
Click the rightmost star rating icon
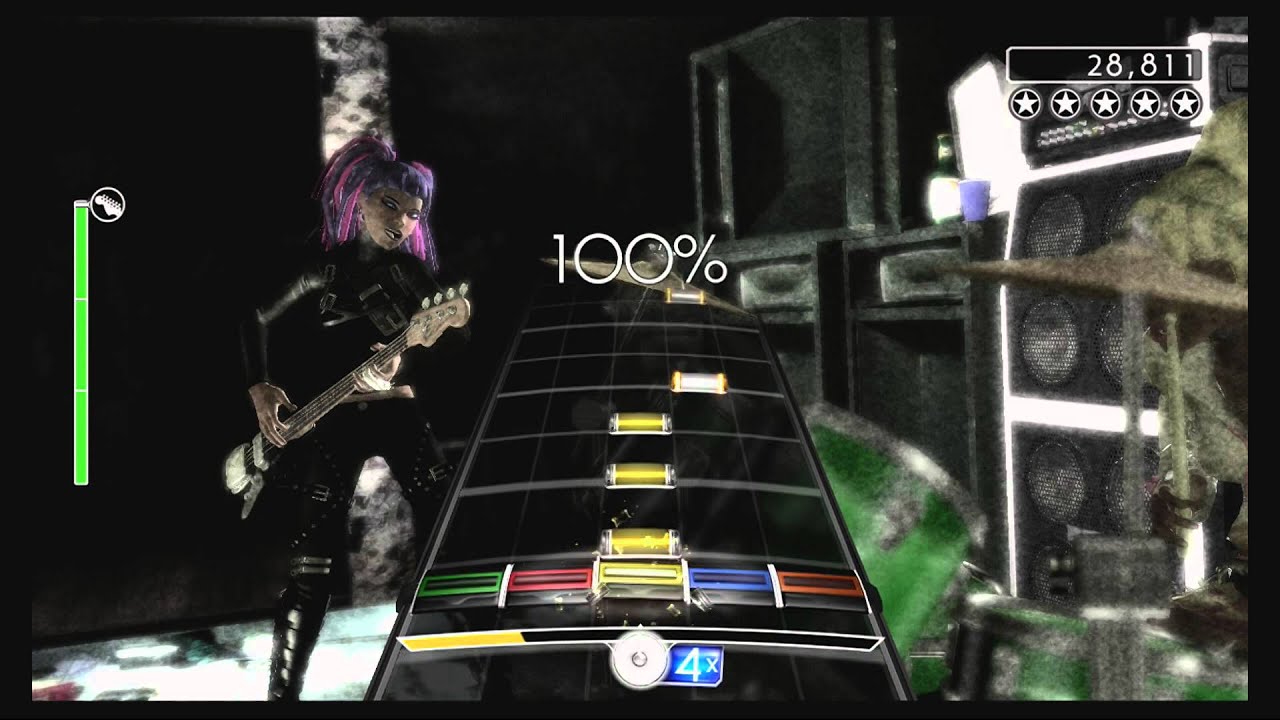pyautogui.click(x=1186, y=104)
